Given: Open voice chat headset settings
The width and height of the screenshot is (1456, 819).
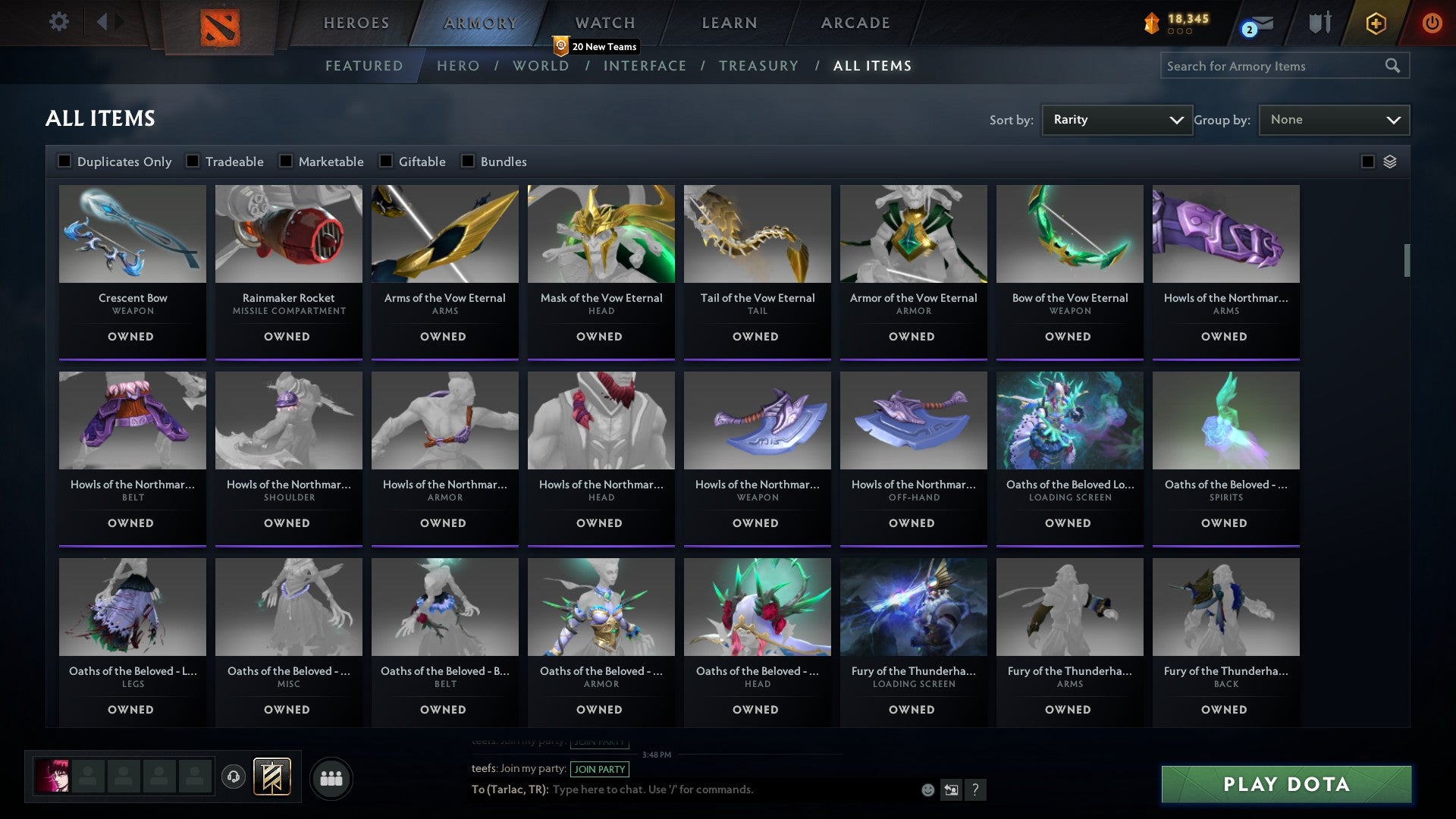Looking at the screenshot, I should [x=235, y=777].
